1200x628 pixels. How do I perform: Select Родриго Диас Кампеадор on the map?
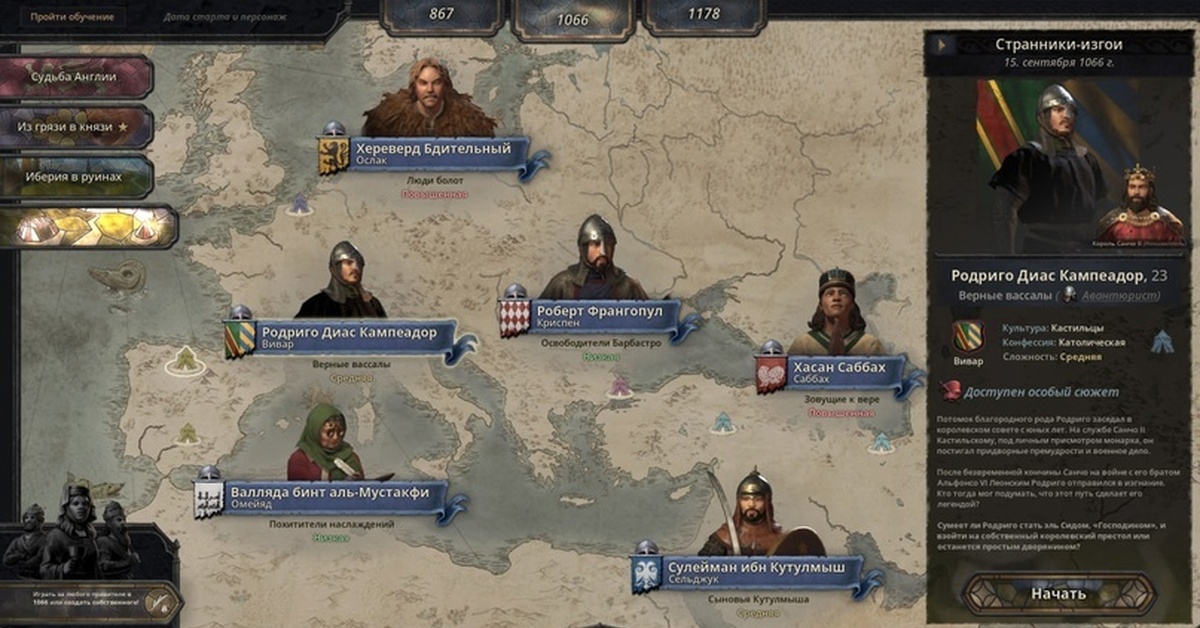point(348,339)
